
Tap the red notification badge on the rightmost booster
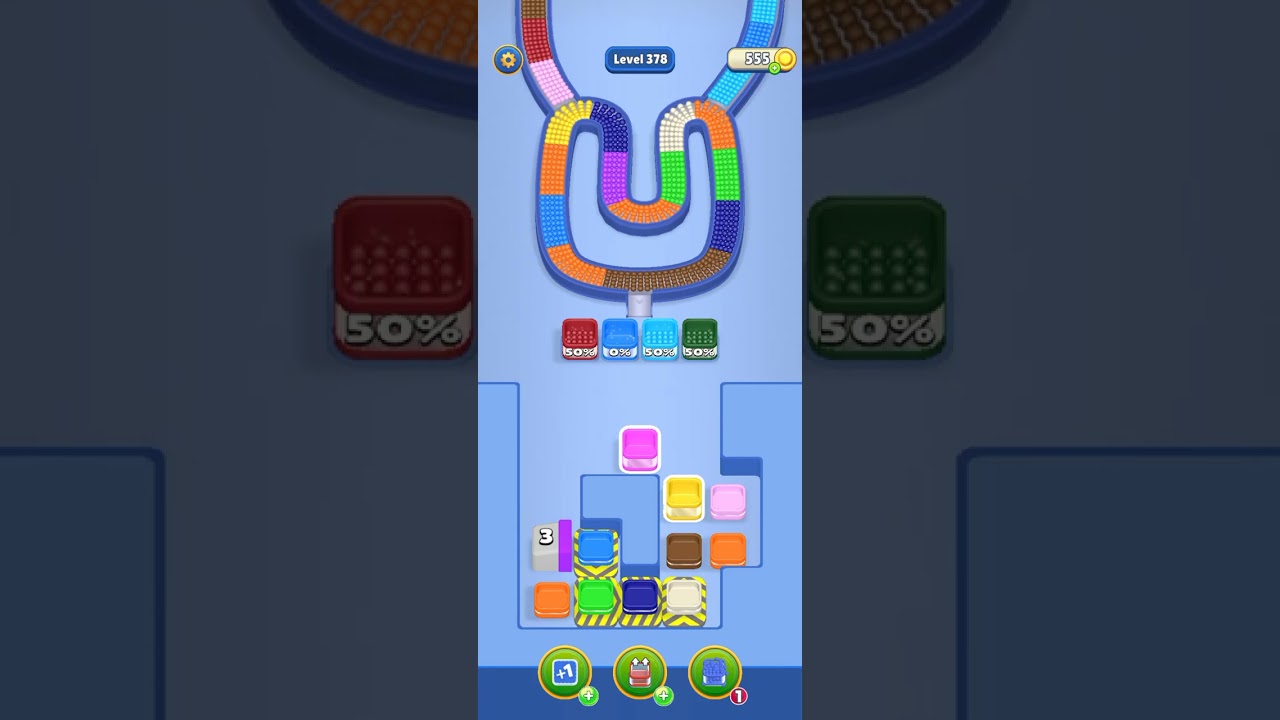(x=740, y=695)
